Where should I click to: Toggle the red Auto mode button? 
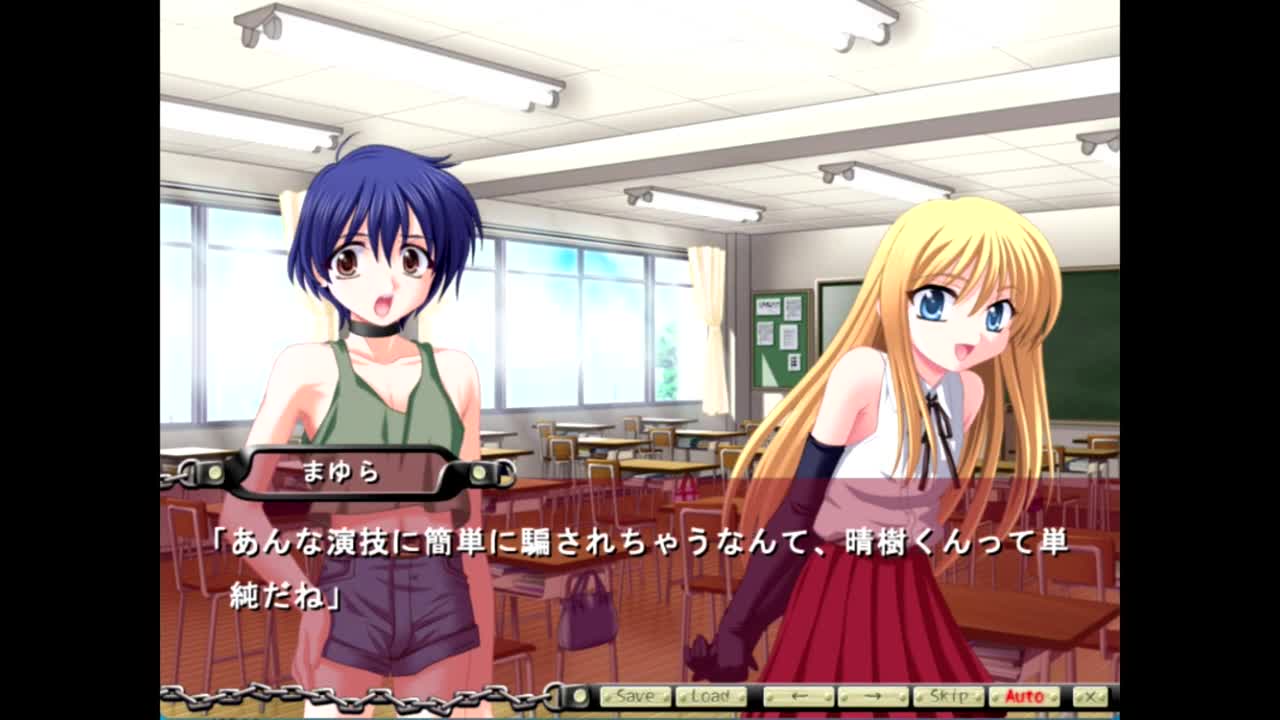1024,696
